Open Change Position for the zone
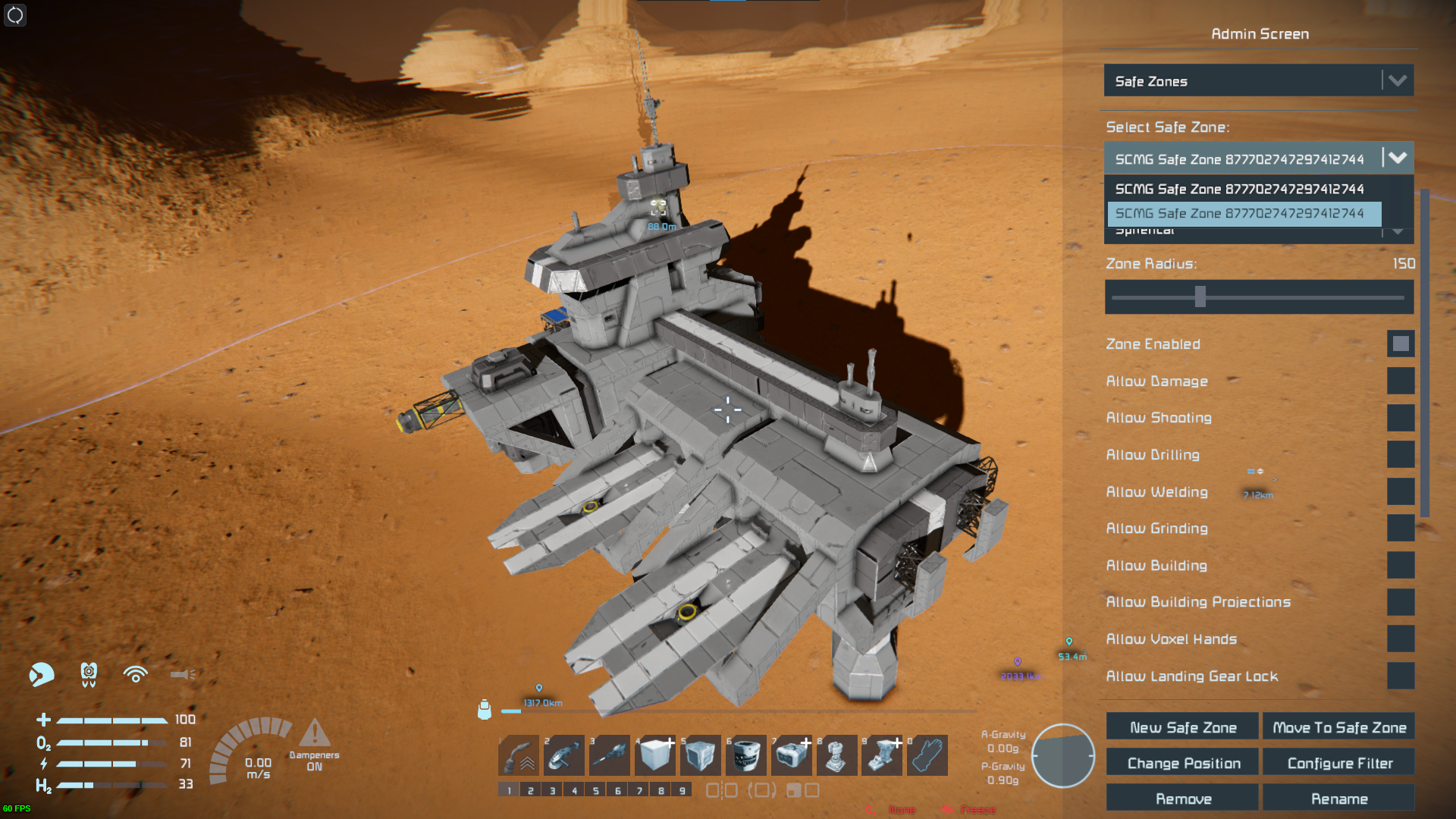This screenshot has height=819, width=1456. (x=1182, y=763)
